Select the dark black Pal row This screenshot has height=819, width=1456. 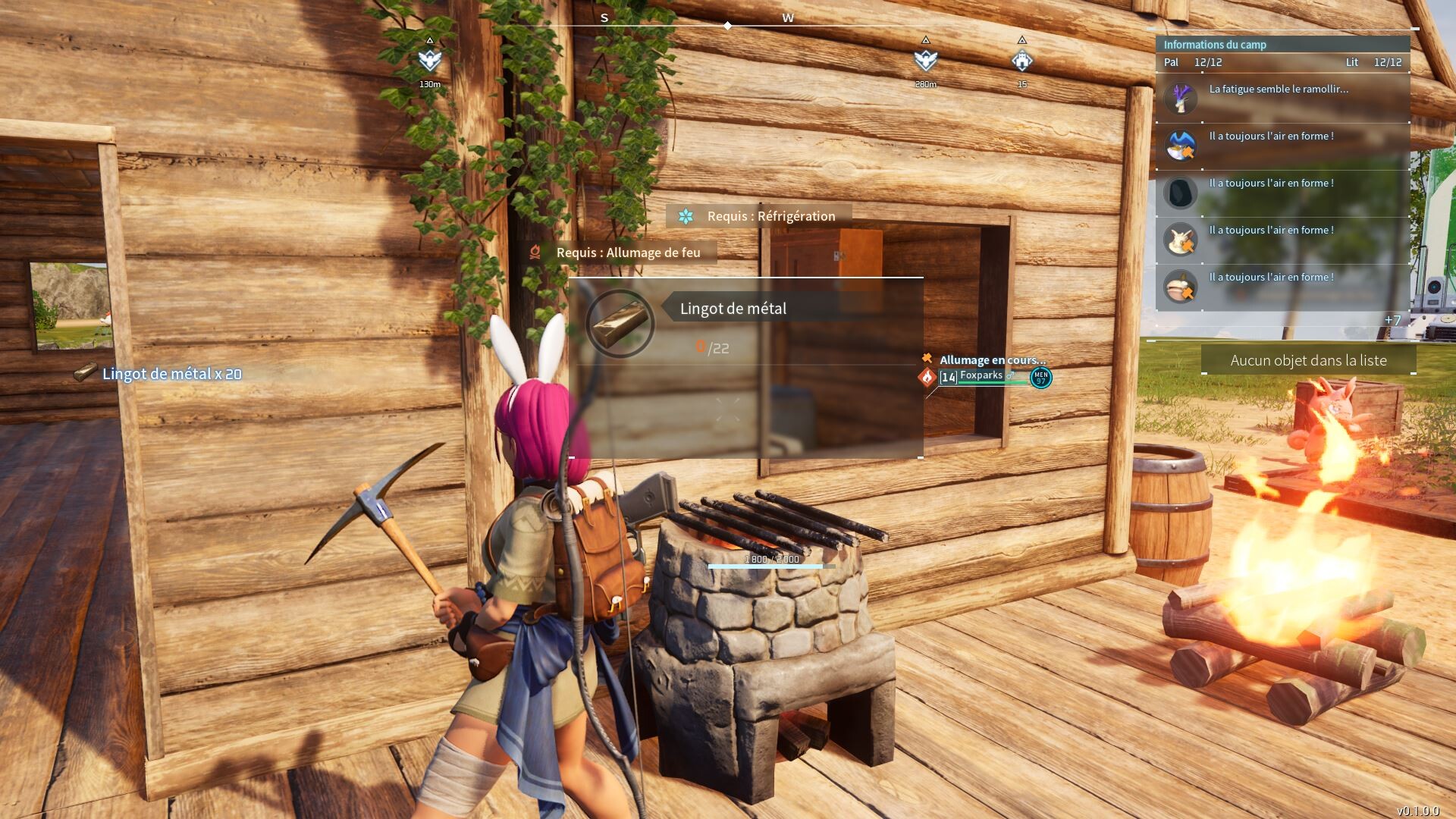(x=1282, y=193)
